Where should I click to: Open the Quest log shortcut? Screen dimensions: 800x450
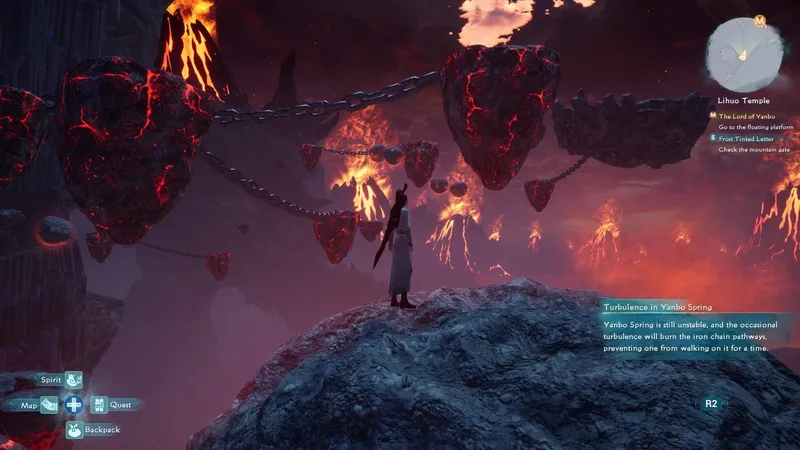(99, 405)
